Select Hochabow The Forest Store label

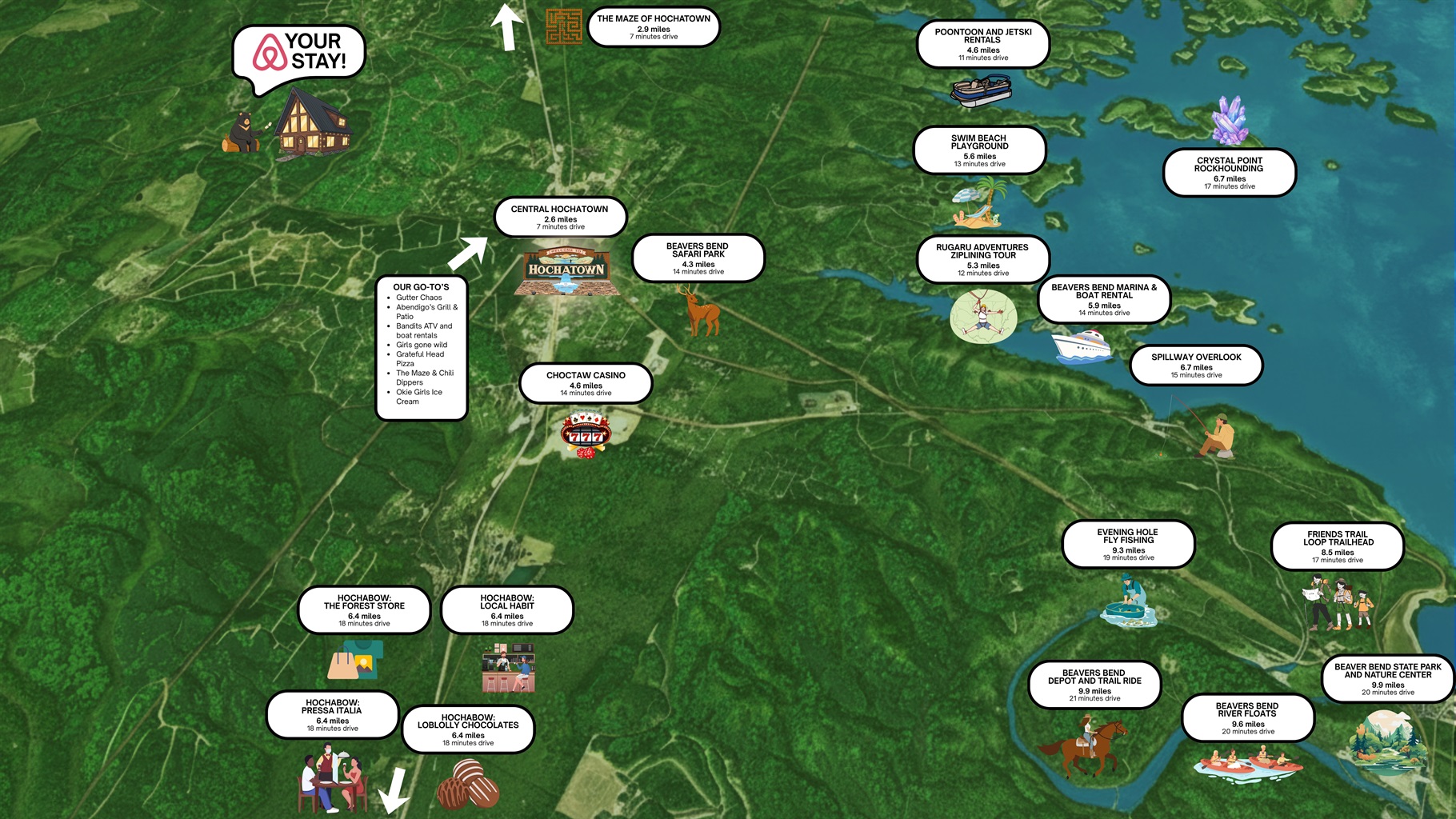point(364,609)
